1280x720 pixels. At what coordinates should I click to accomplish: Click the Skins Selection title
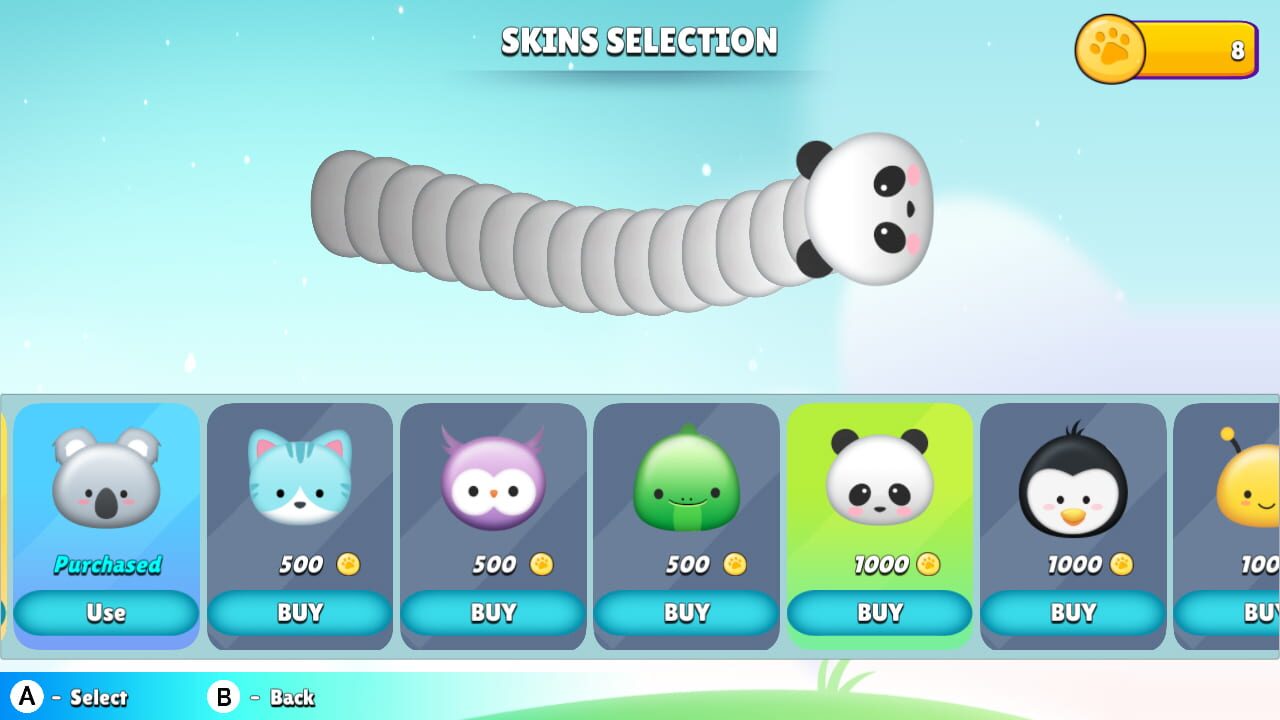(x=640, y=41)
